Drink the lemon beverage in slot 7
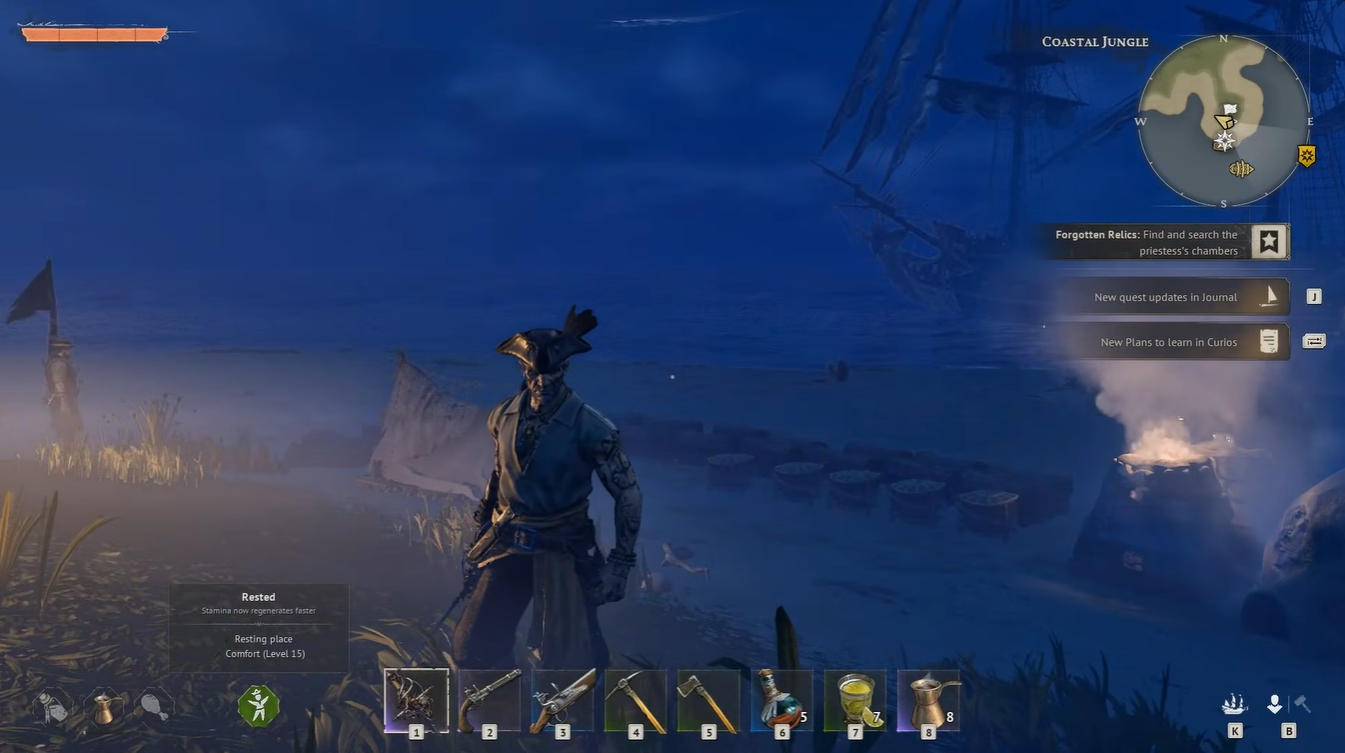Screen dimensions: 1345x753 coord(854,697)
